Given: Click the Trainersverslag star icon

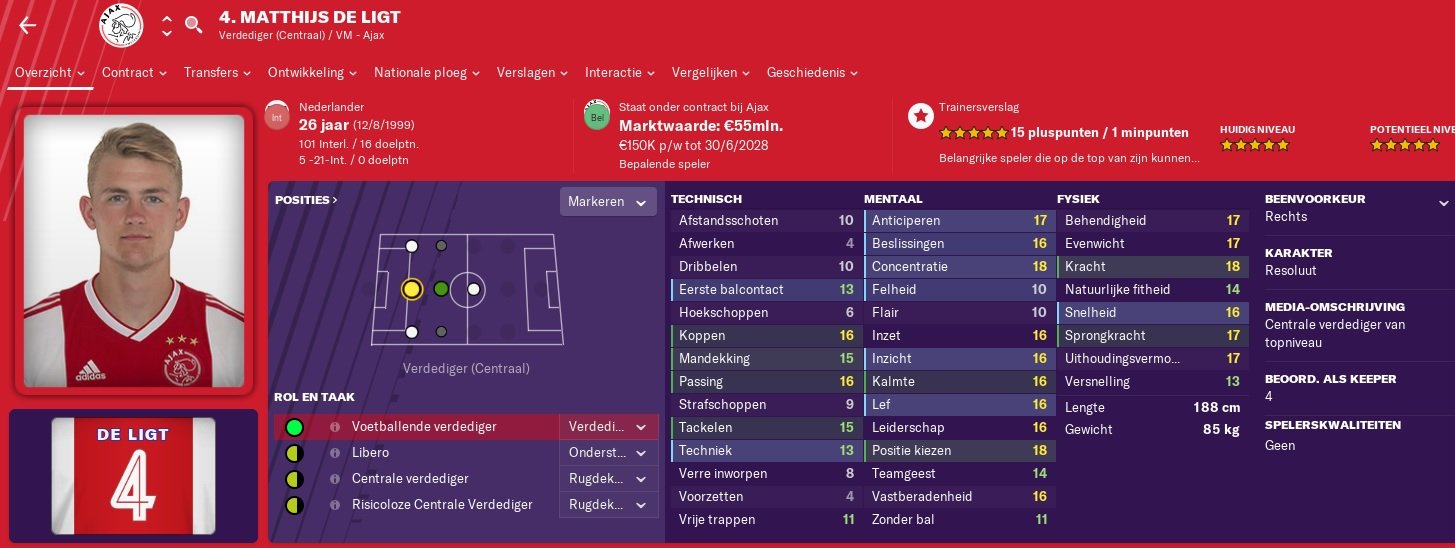Looking at the screenshot, I should click(920, 115).
